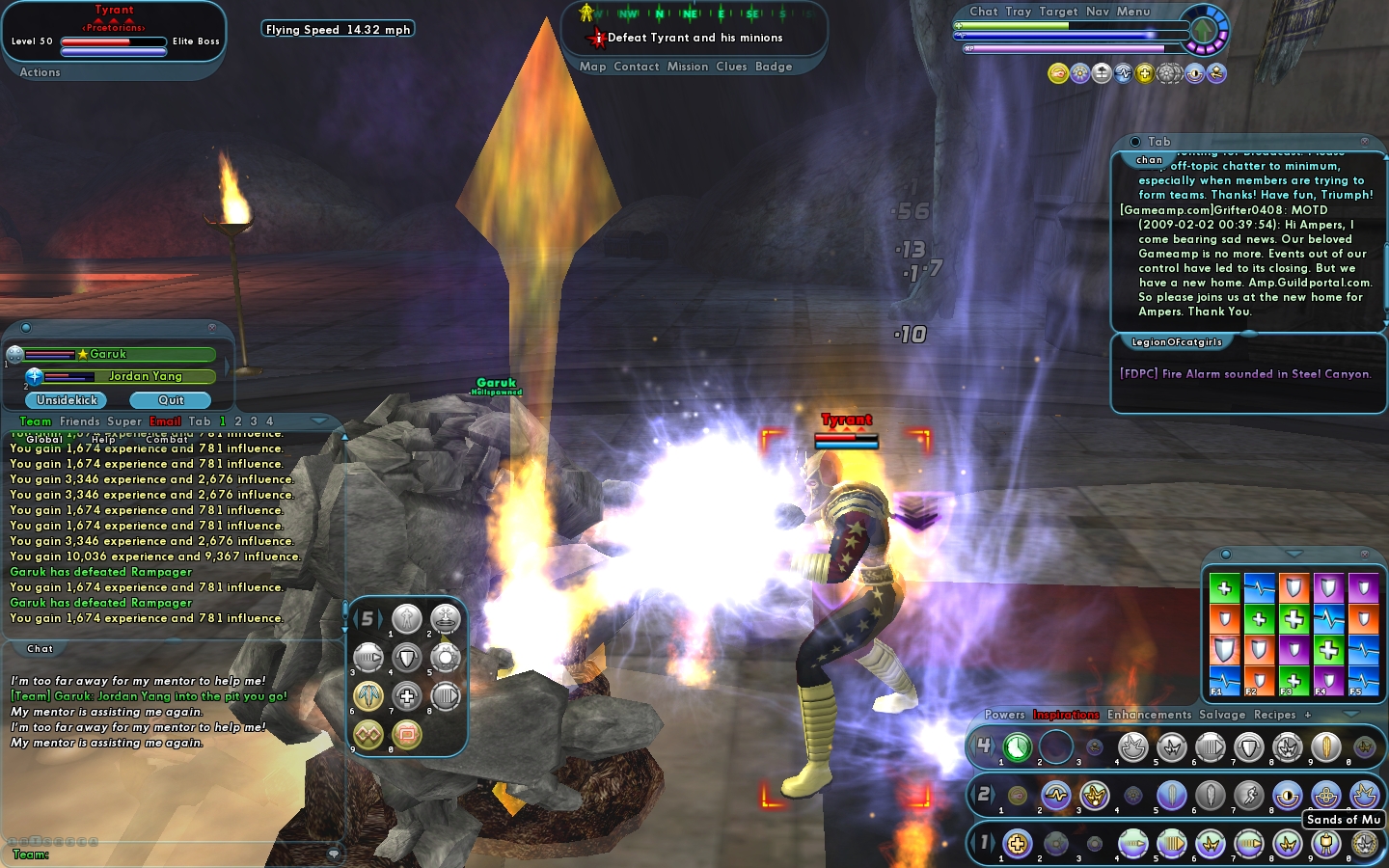Open the Badge window
Screen dimensions: 1389x868
(774, 67)
